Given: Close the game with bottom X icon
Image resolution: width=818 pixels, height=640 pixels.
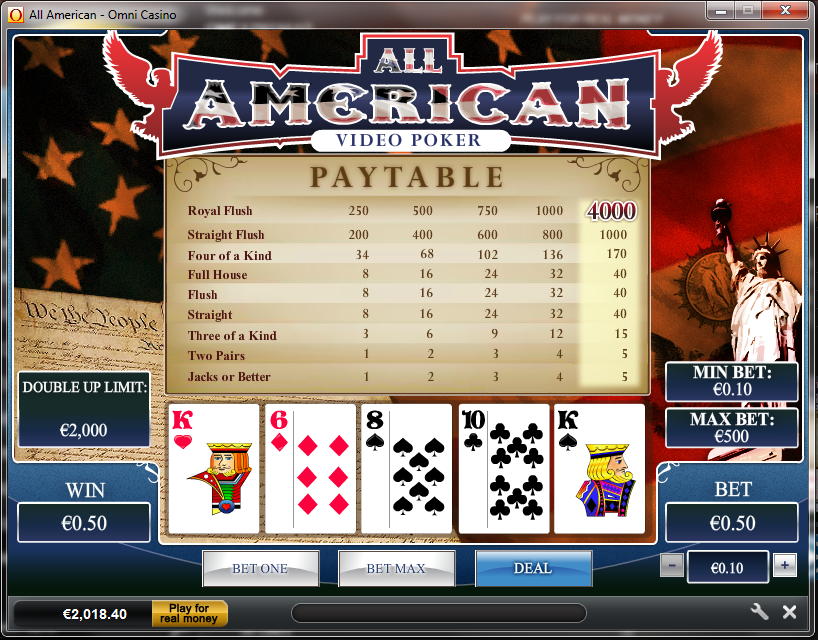Looking at the screenshot, I should tap(789, 612).
